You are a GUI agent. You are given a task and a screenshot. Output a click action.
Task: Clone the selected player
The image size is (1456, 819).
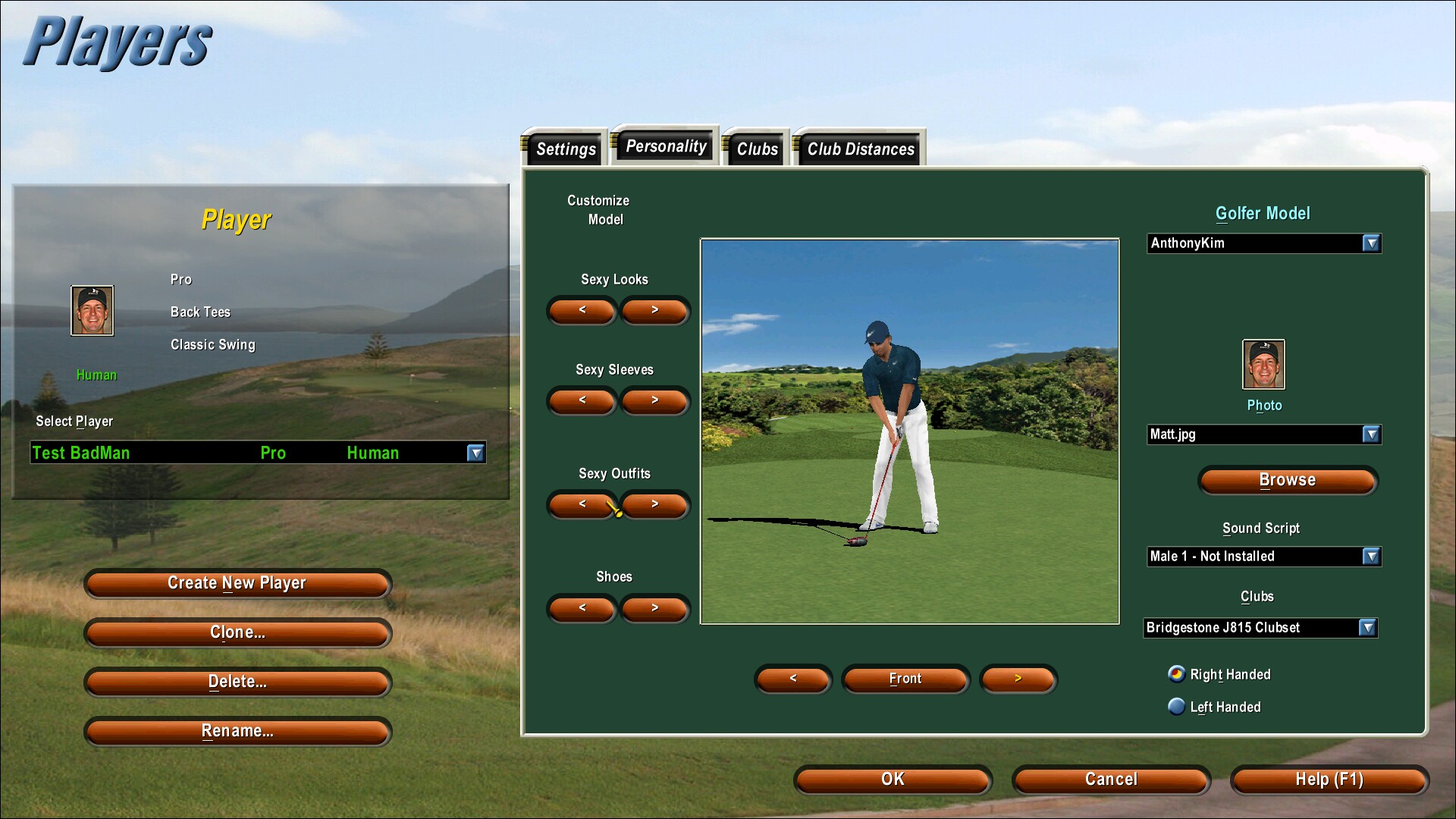tap(237, 632)
